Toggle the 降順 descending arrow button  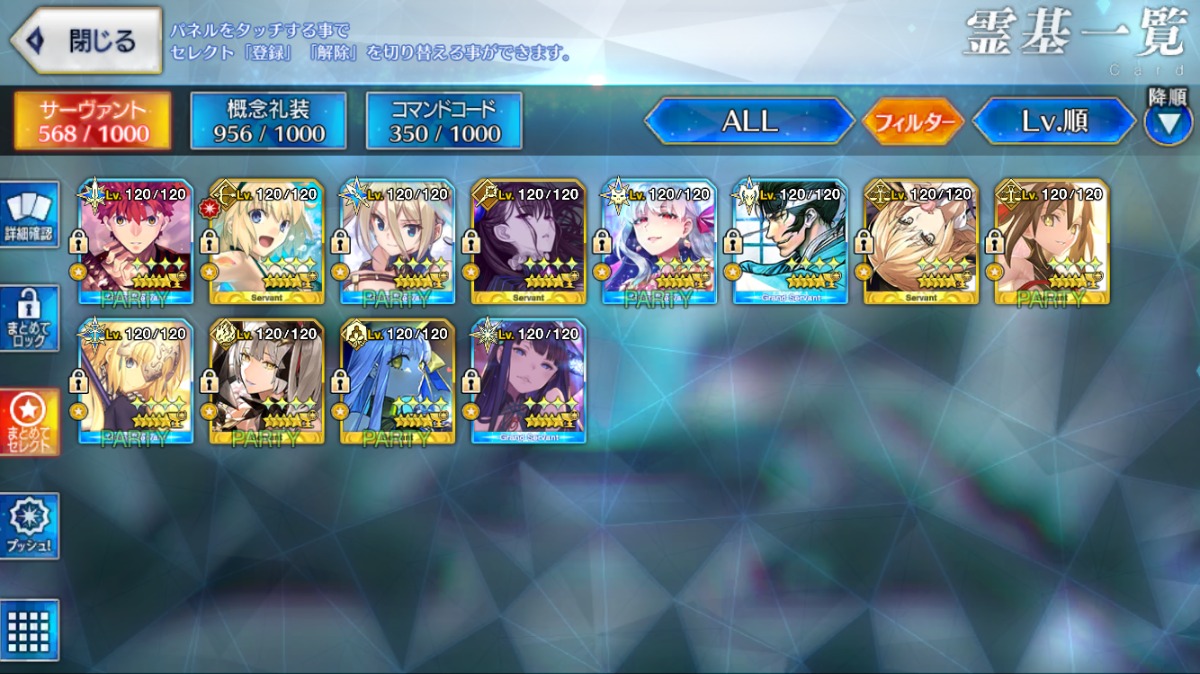(1167, 124)
